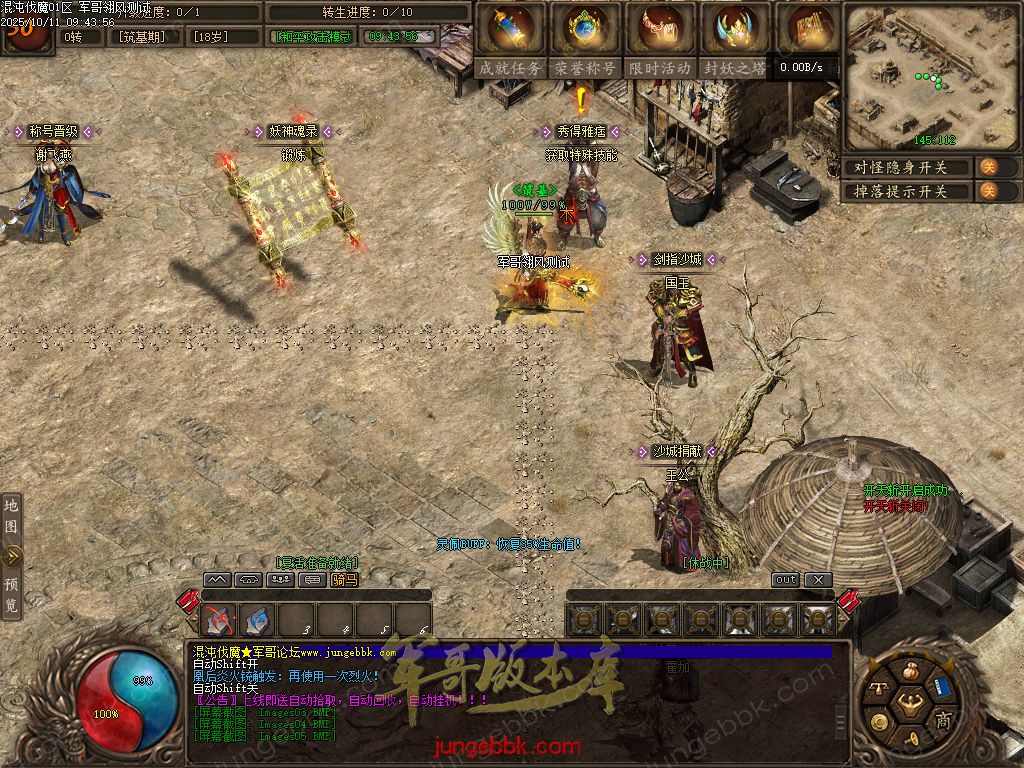This screenshot has height=768, width=1024.
Task: Select the red crystal item in hotbar
Action: (x=219, y=621)
